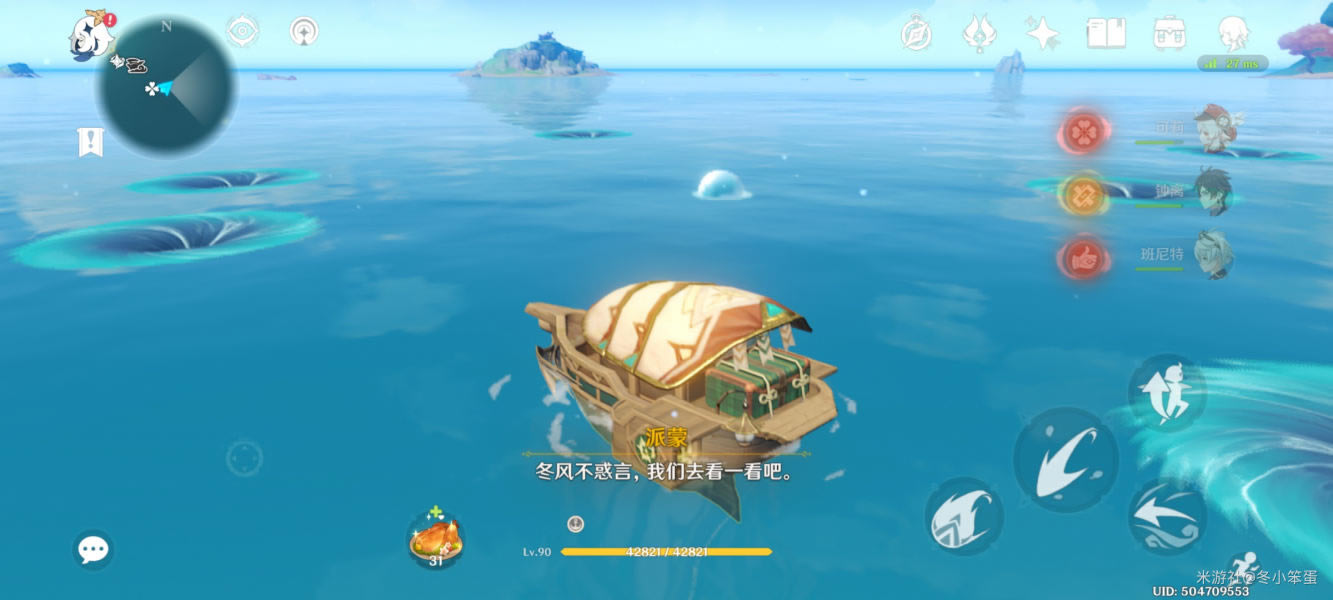Open the adventurer handbook book icon

[1106, 33]
